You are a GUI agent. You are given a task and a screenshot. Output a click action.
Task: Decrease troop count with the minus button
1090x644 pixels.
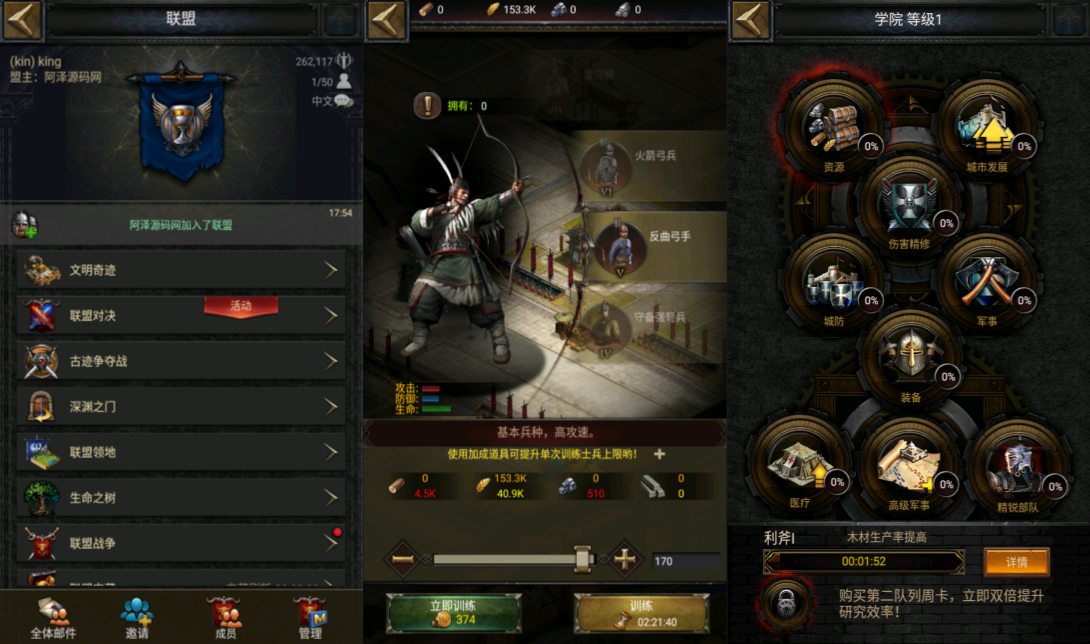tap(403, 560)
